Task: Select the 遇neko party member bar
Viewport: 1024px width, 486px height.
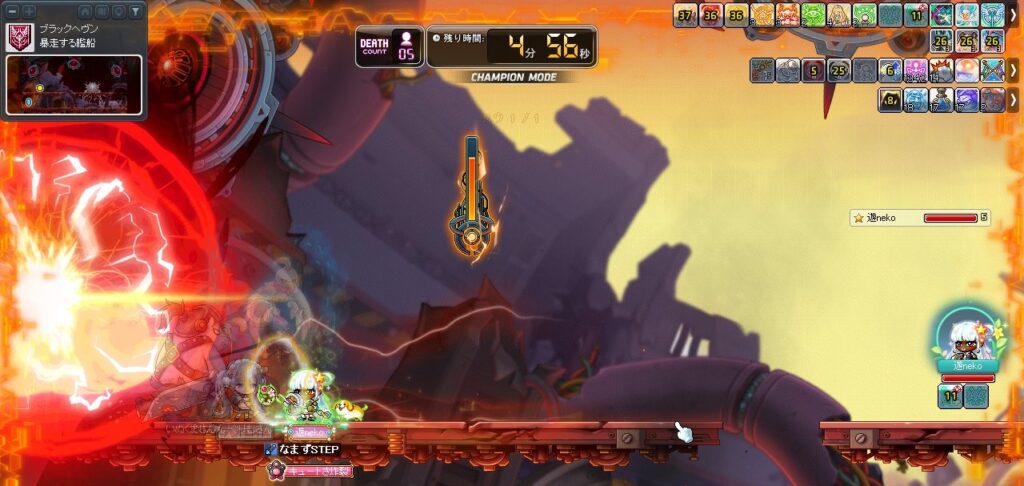Action: [x=920, y=217]
